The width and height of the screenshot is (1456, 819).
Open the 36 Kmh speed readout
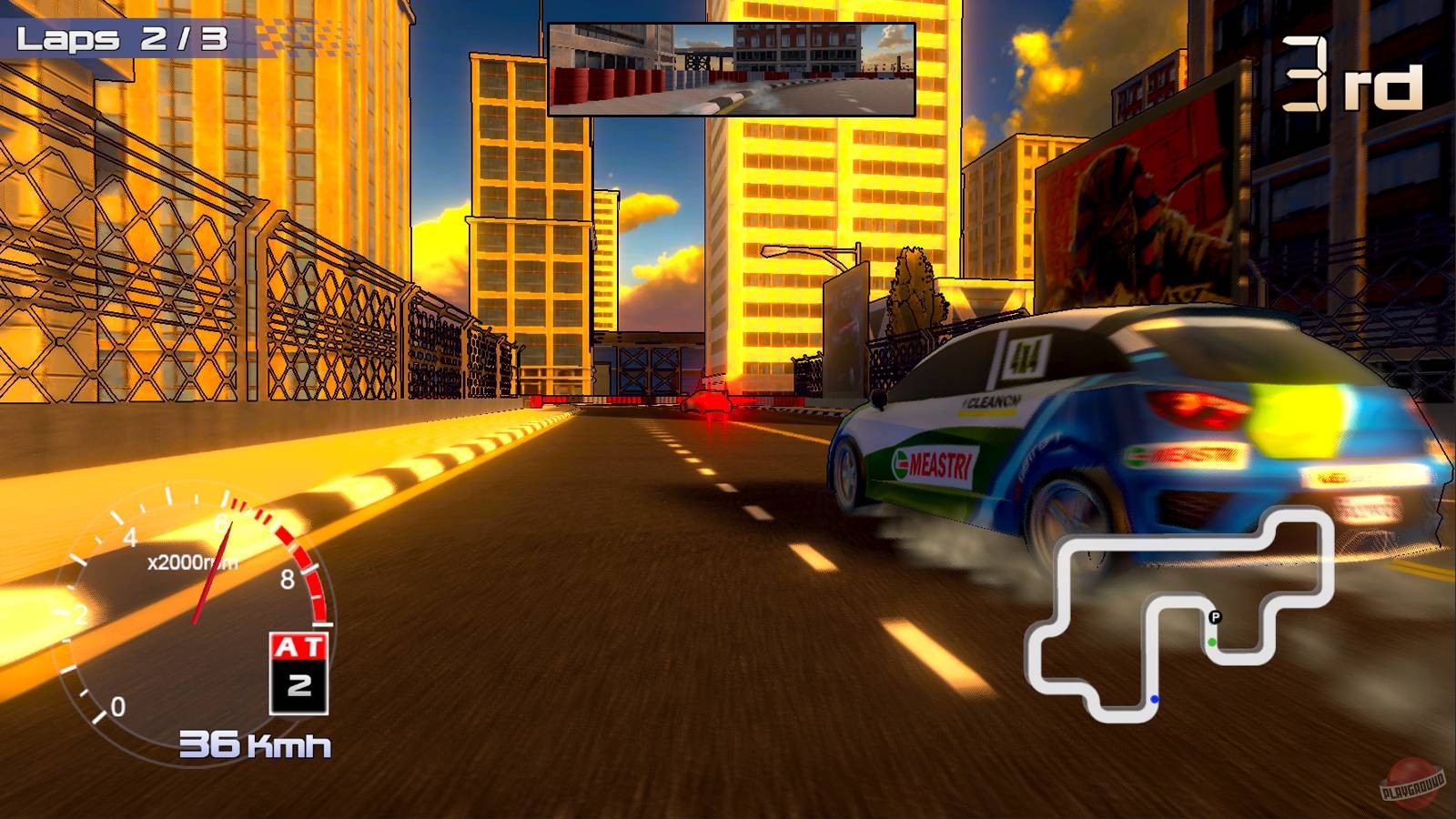[256, 742]
